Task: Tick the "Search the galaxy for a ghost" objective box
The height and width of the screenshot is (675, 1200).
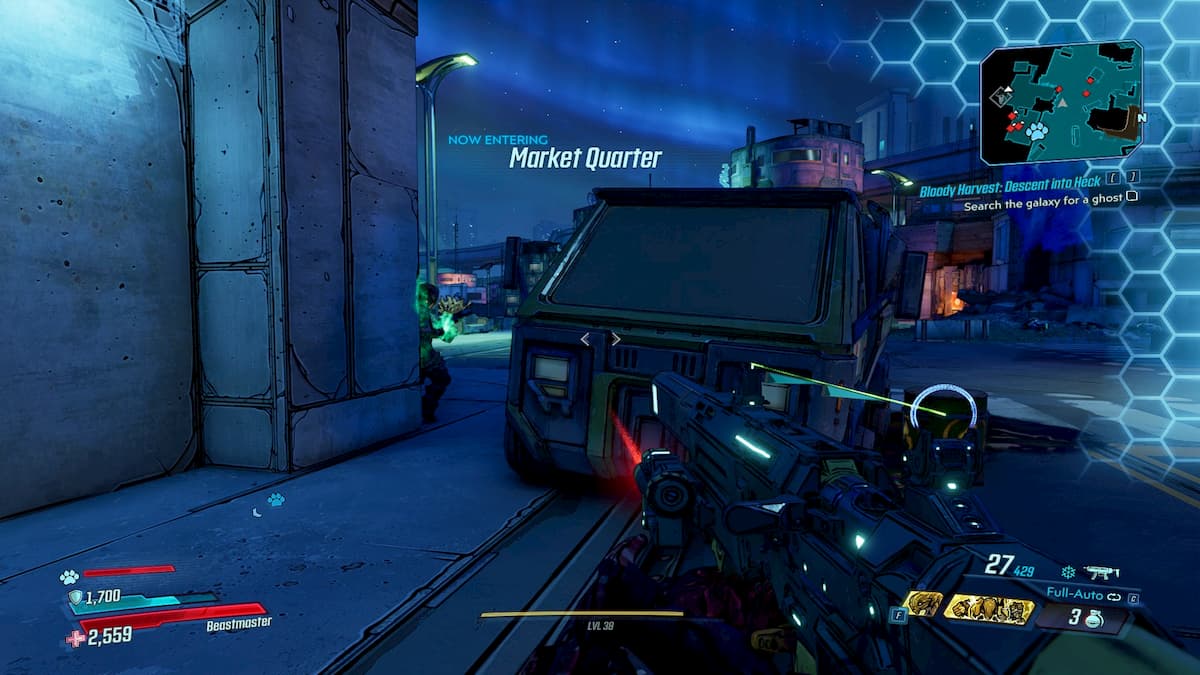Action: tap(1132, 196)
